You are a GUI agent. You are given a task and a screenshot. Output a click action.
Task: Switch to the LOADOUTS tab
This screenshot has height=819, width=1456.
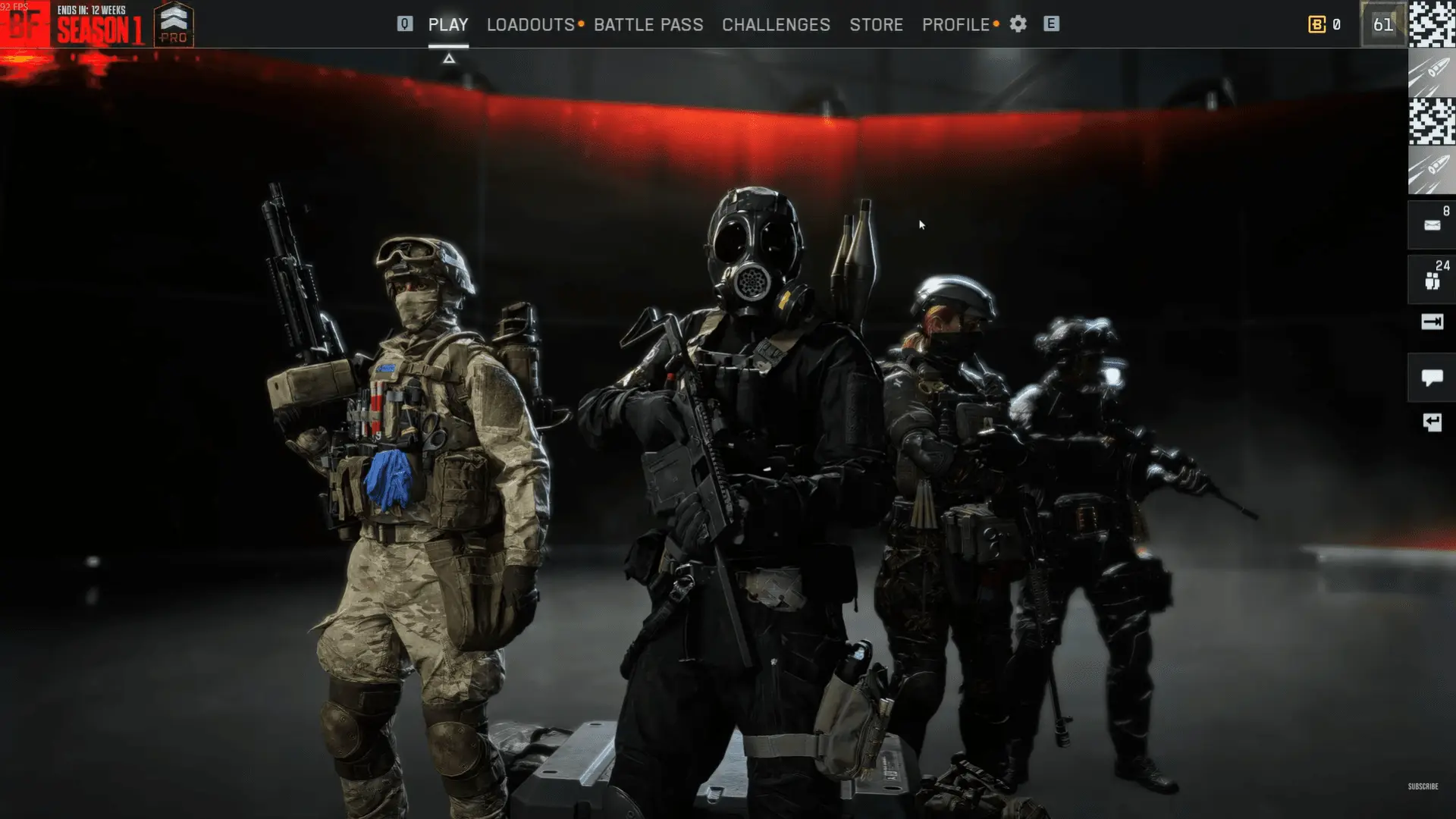529,25
